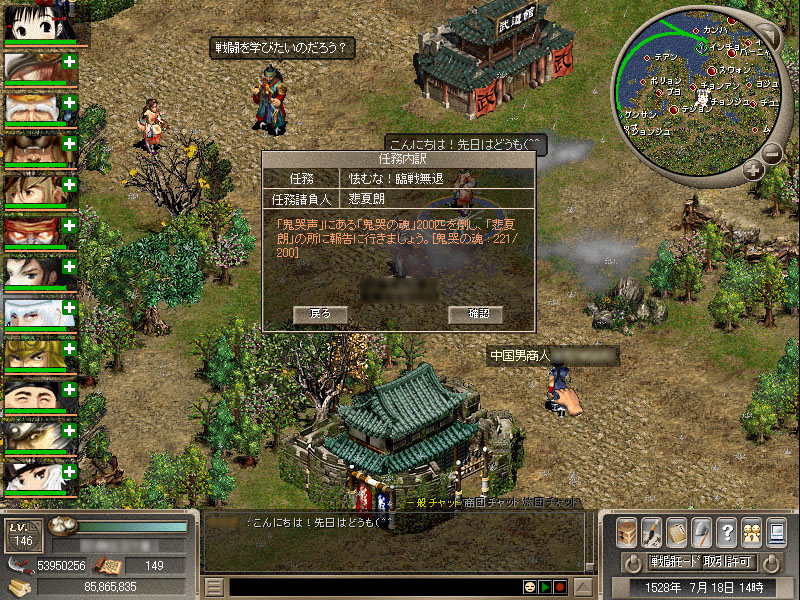Select the sword-wielding Suwon marker on minimap
800x600 pixels.
tap(712, 71)
